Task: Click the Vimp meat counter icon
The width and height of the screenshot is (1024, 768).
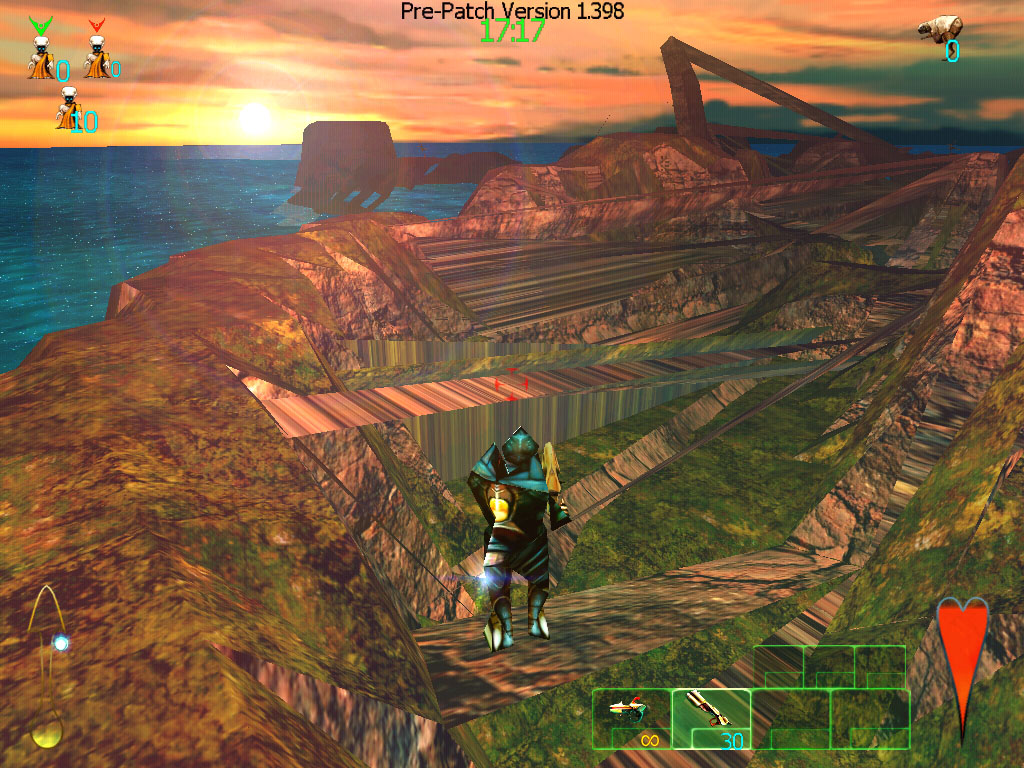Action: 941,29
